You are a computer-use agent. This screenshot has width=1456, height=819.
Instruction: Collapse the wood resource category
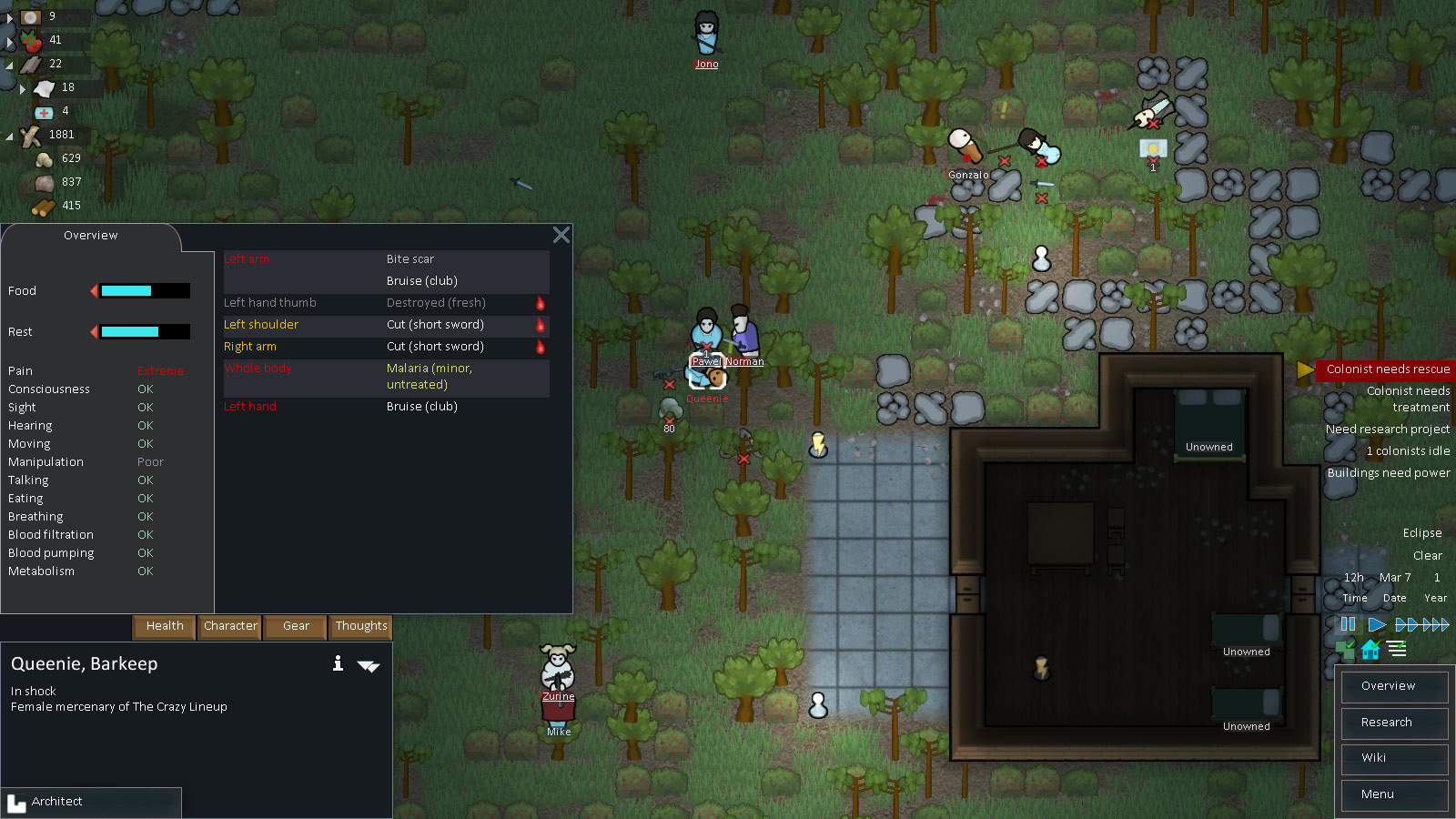click(9, 135)
